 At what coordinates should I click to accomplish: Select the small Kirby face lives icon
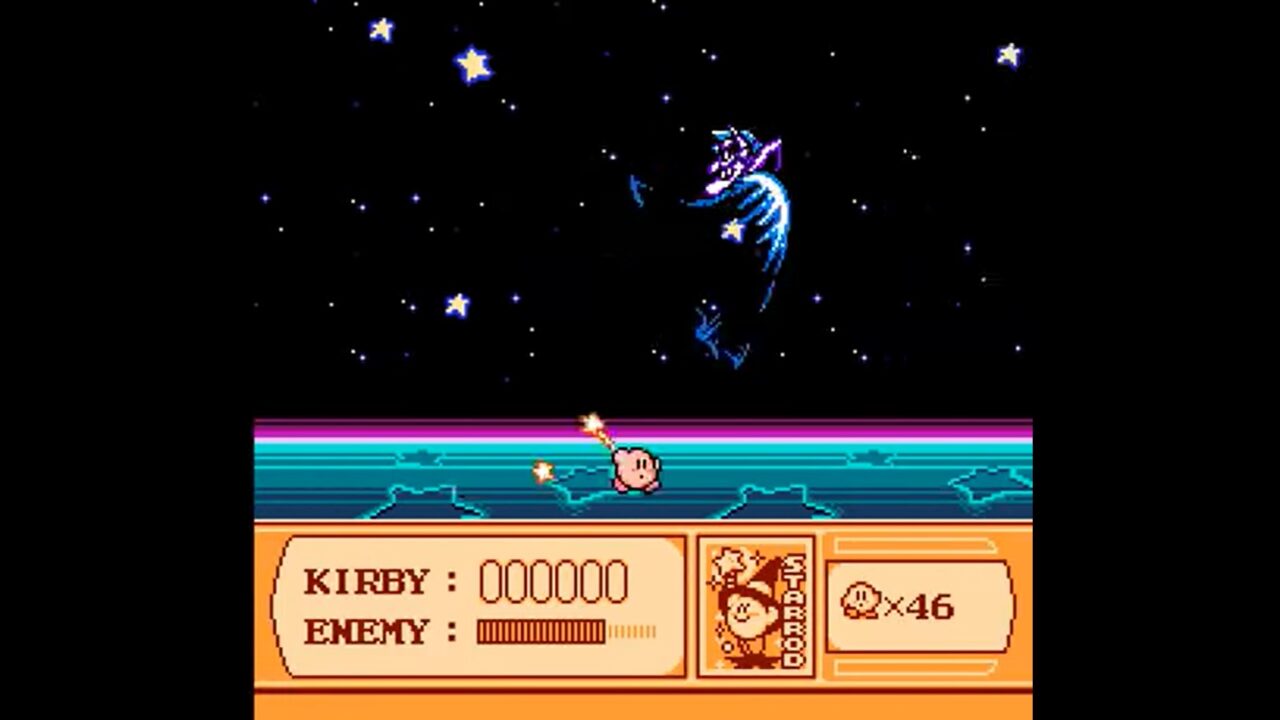[862, 601]
